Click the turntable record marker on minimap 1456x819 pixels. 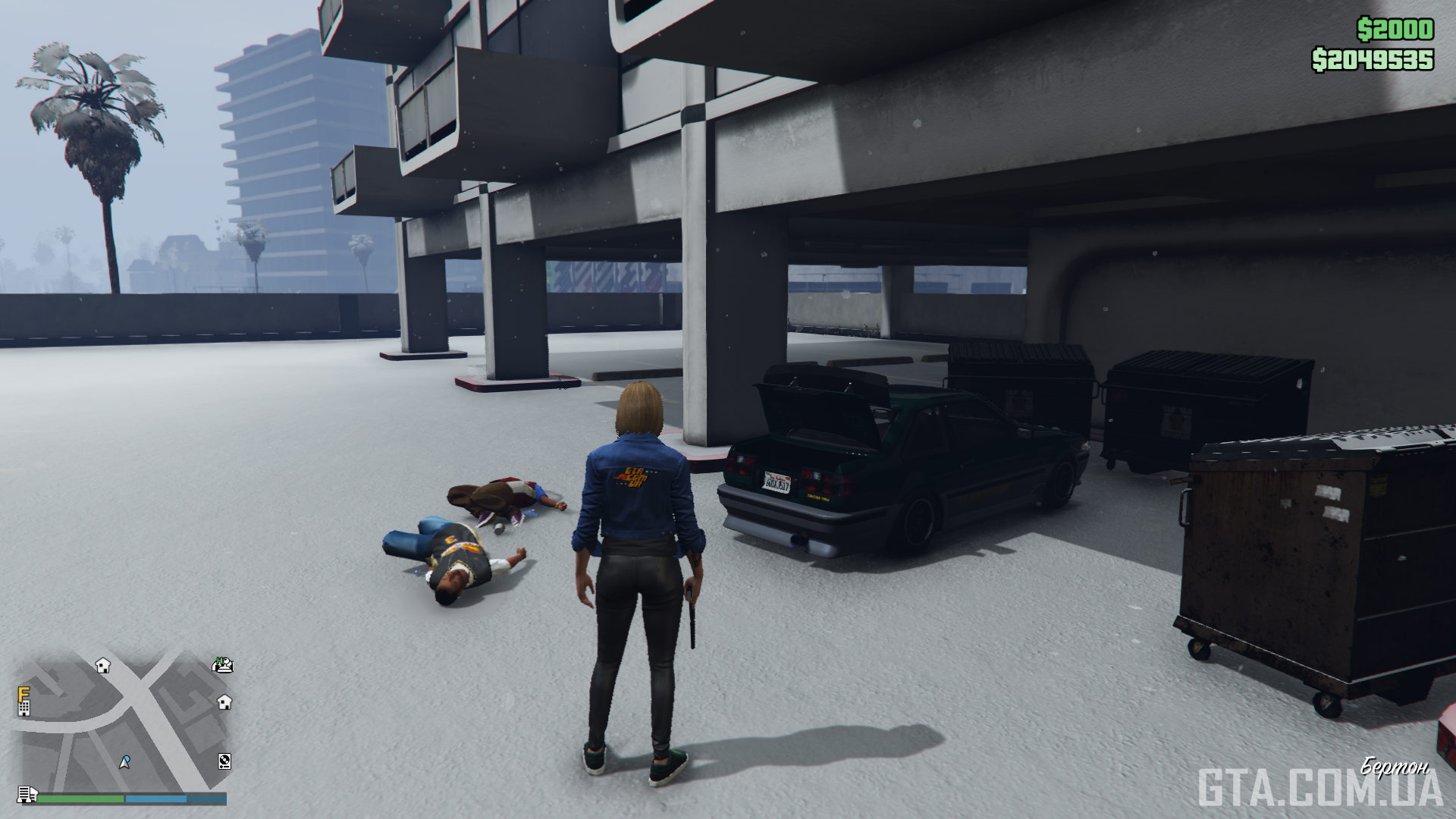click(x=224, y=761)
